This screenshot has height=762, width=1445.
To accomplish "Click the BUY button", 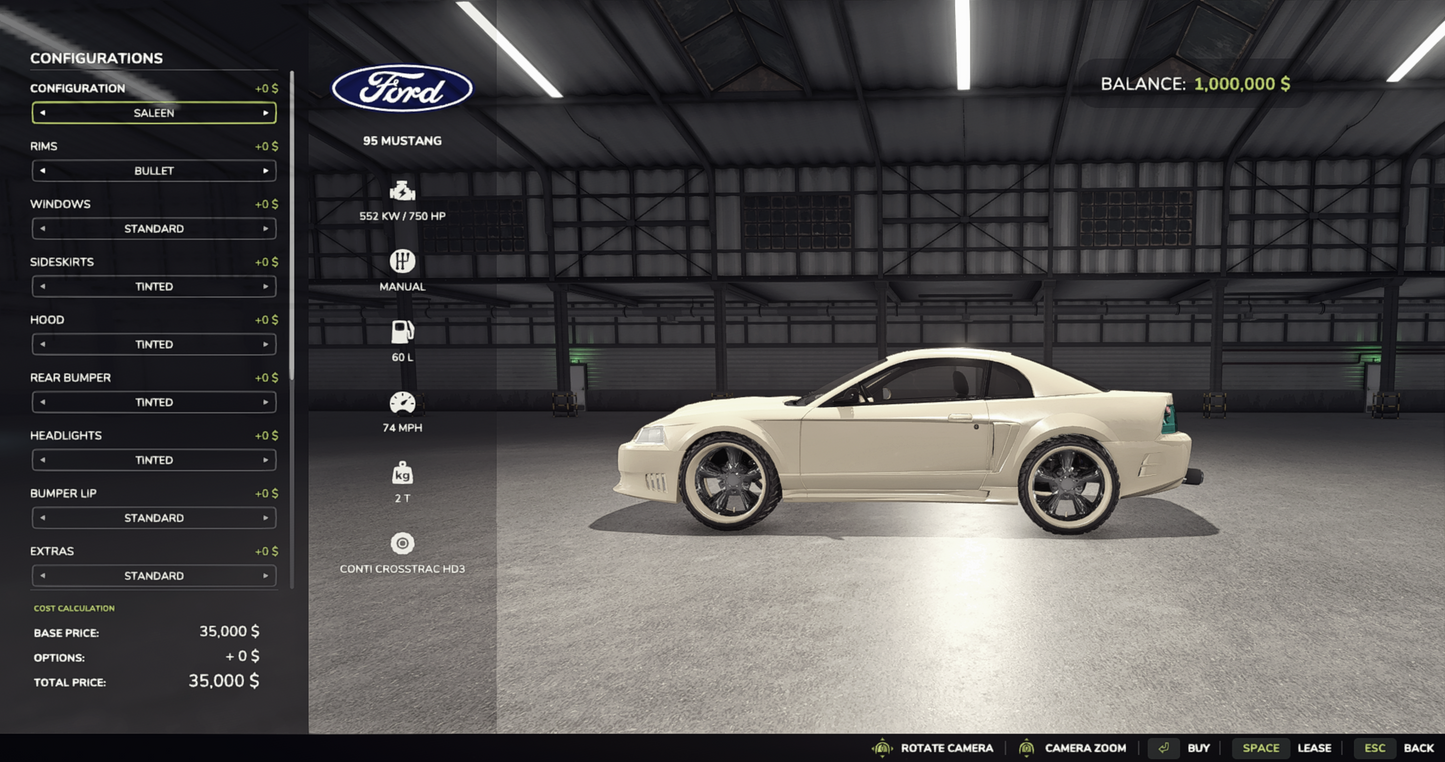I will click(x=1198, y=746).
